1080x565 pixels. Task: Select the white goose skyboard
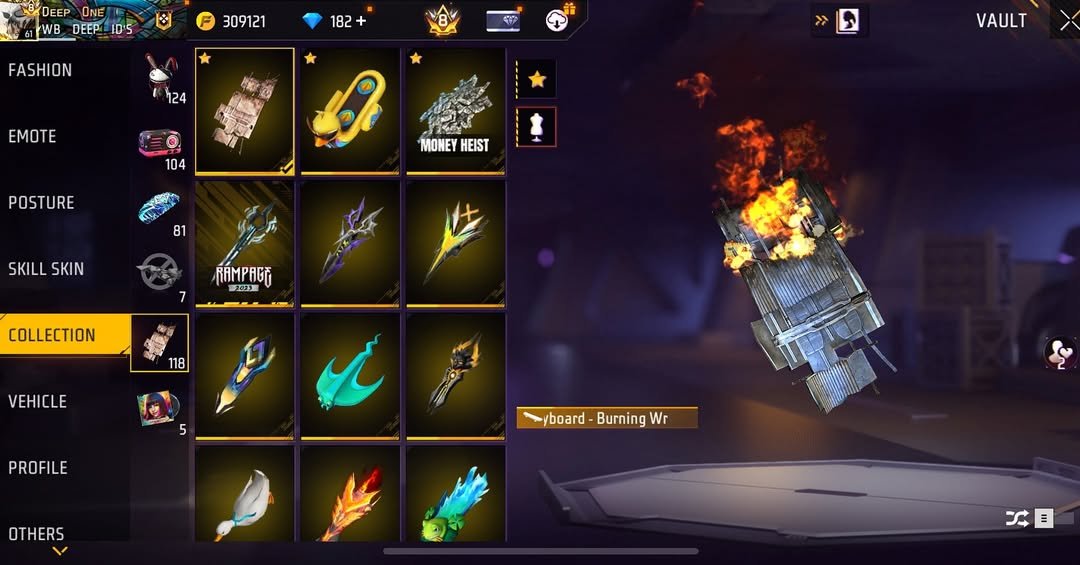(245, 495)
